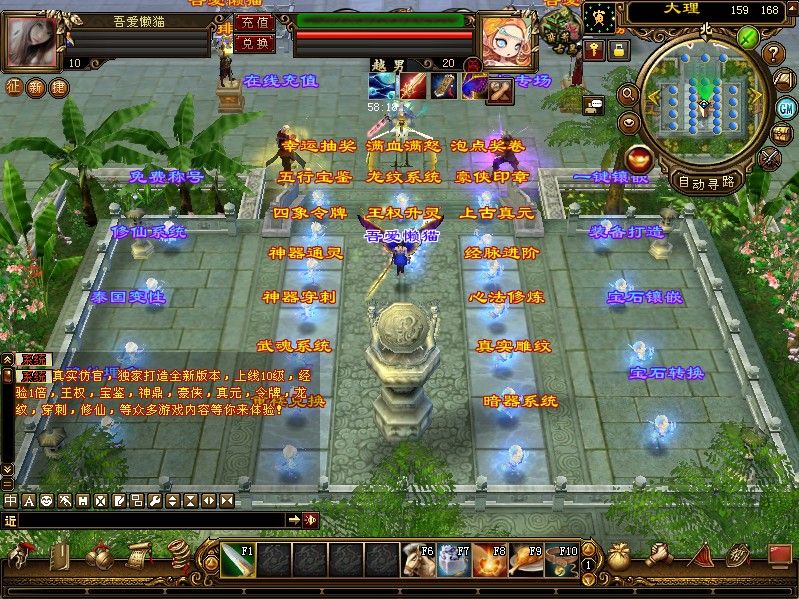Image resolution: width=799 pixels, height=599 pixels.
Task: Click the chat text input field
Action: click(150, 520)
